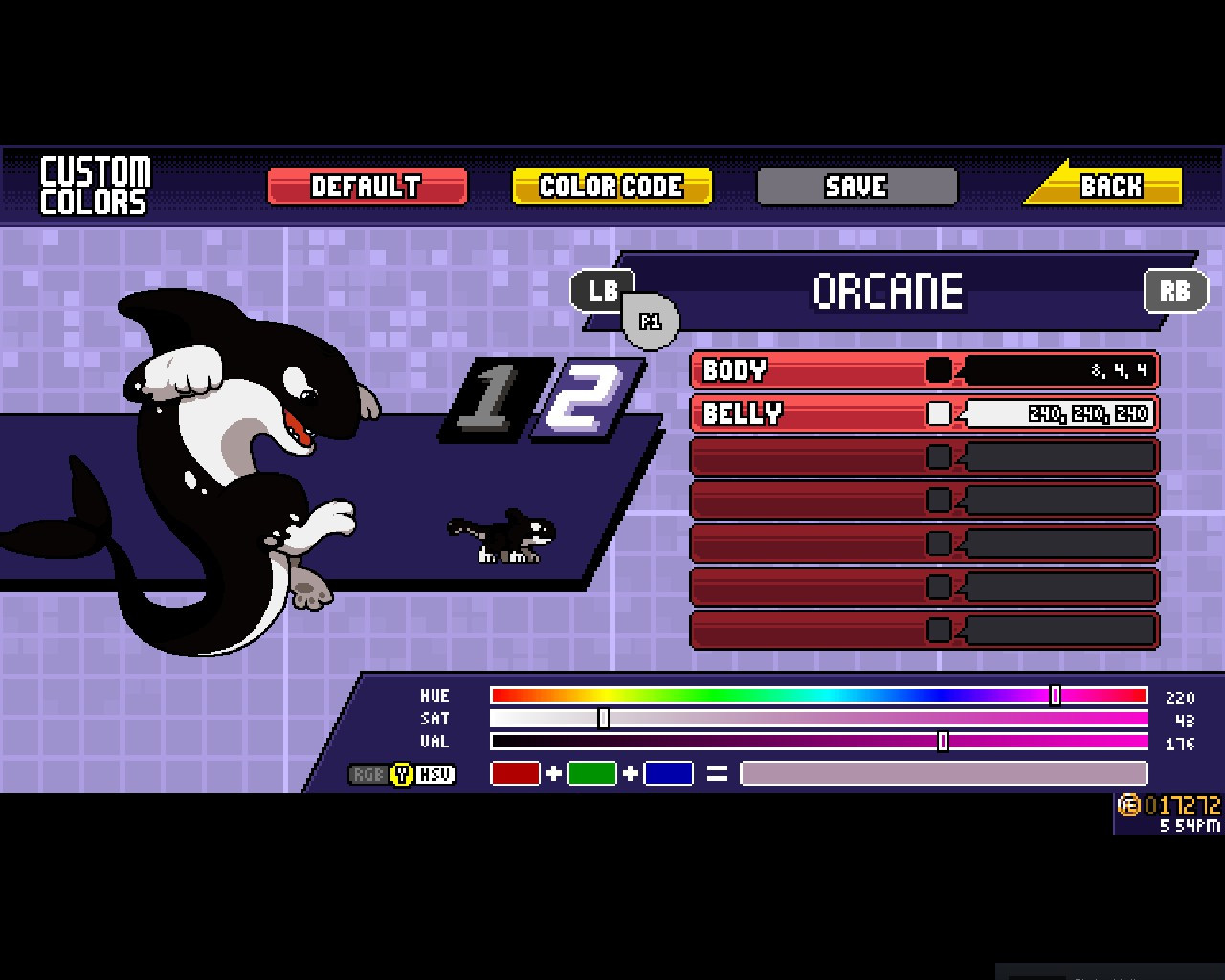Select the RB character switch icon
1225x980 pixels.
pyautogui.click(x=1176, y=291)
